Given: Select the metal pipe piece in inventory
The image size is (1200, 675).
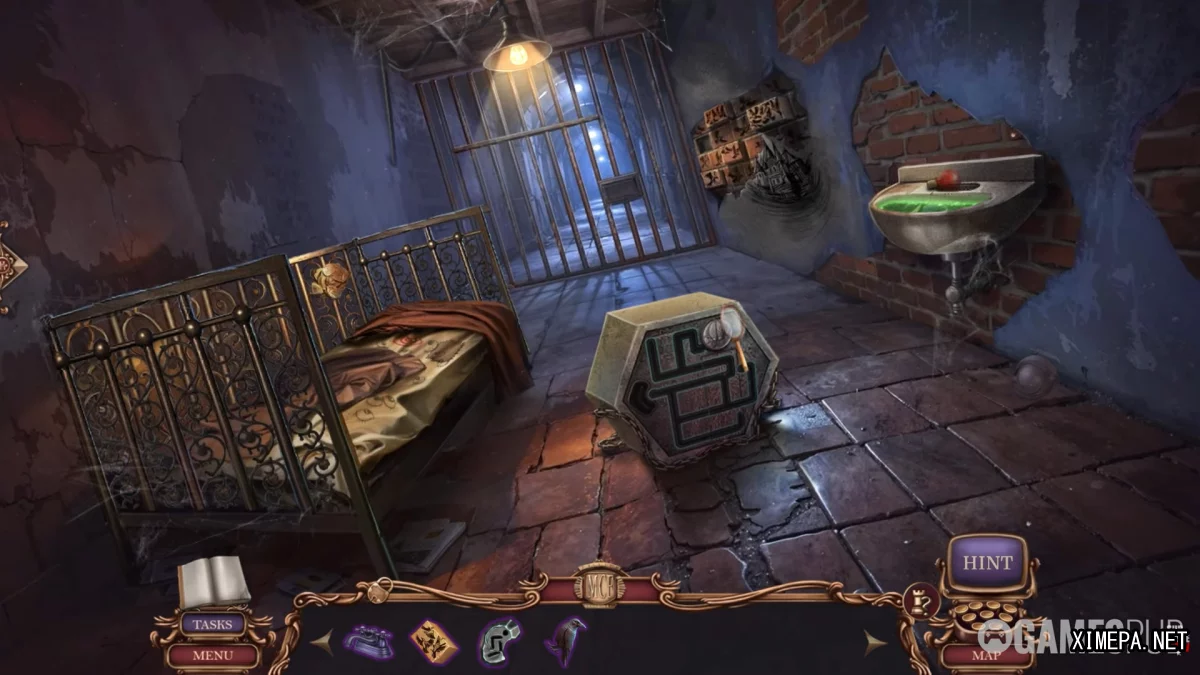Looking at the screenshot, I should pyautogui.click(x=498, y=641).
